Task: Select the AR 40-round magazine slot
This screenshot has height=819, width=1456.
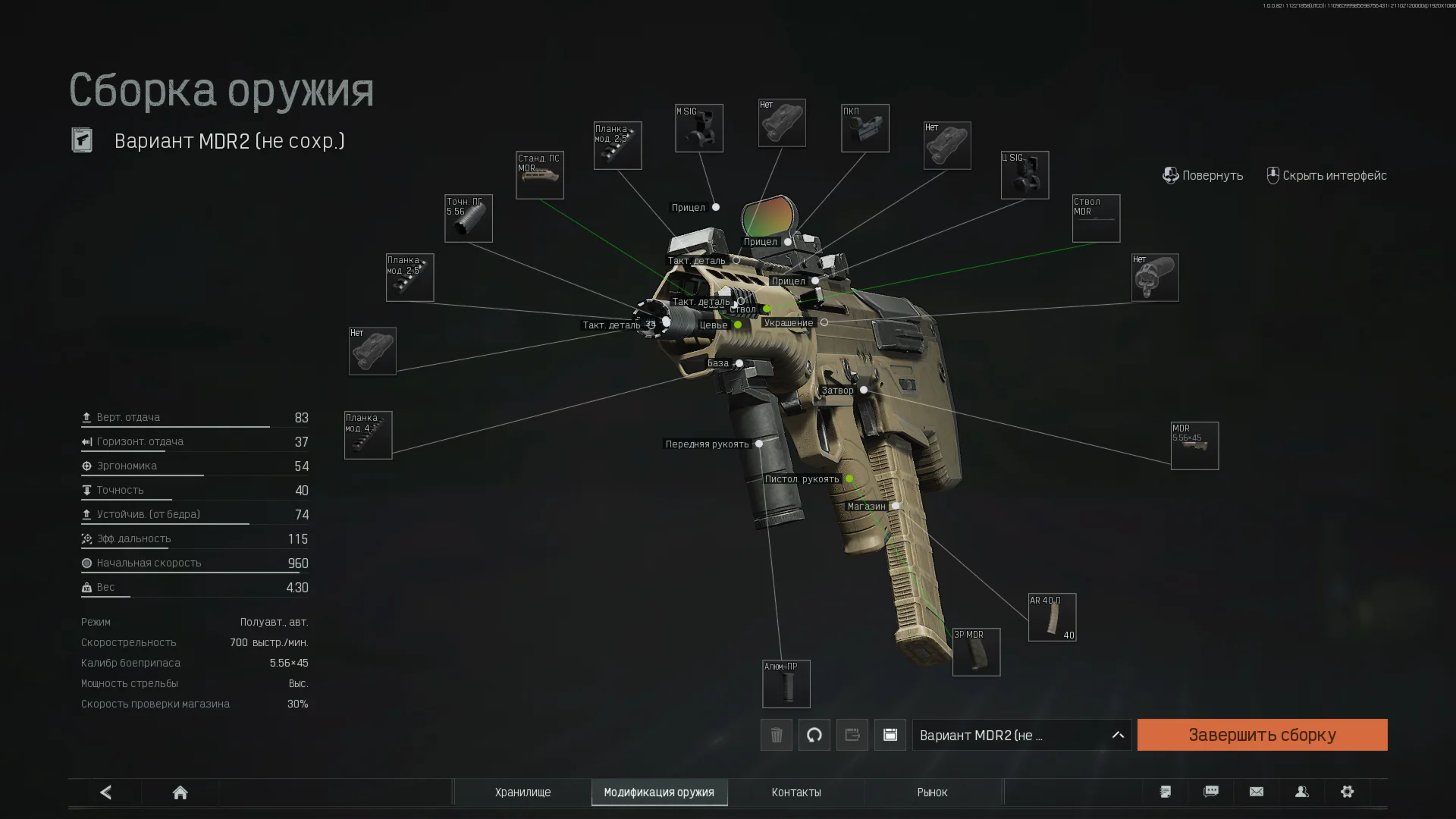Action: [1052, 617]
